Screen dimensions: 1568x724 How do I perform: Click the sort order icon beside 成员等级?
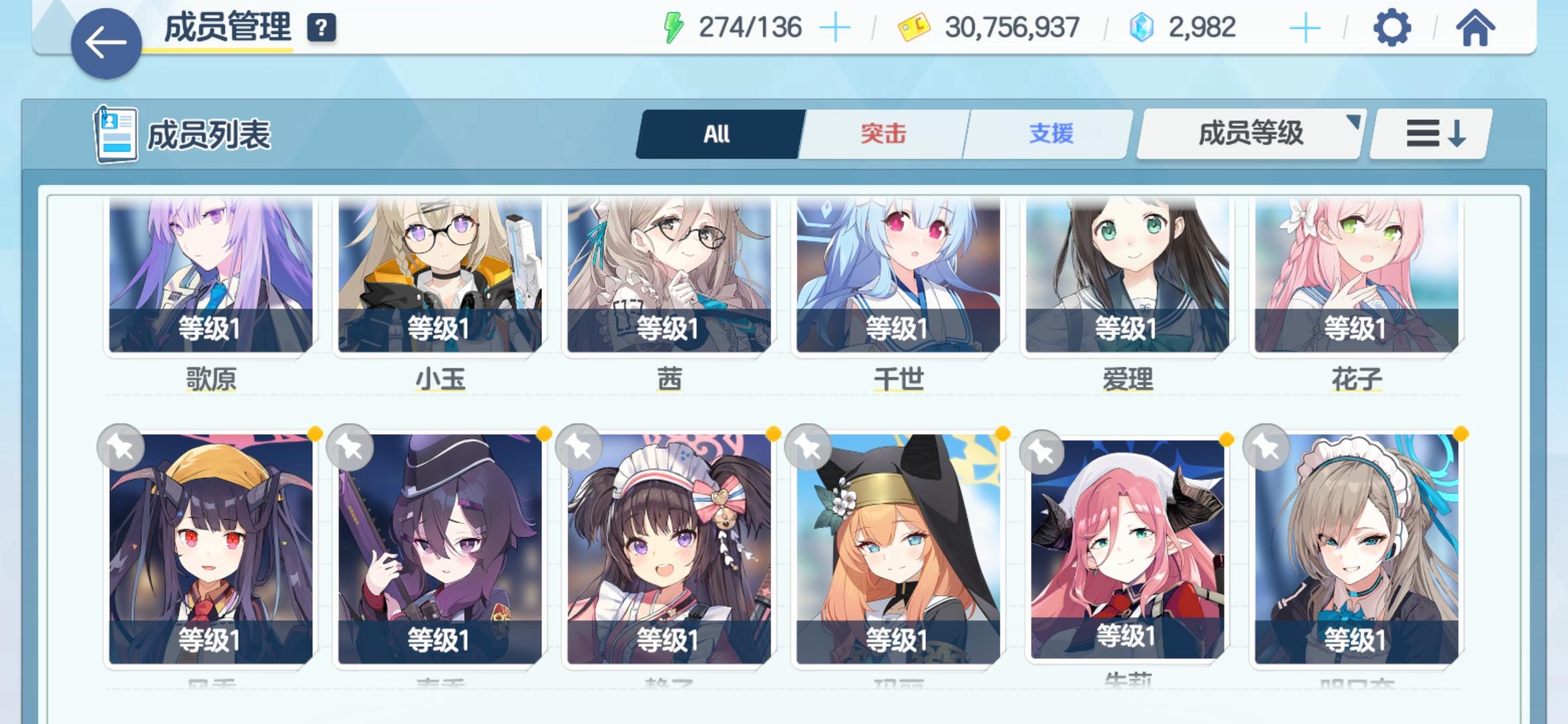point(1428,133)
